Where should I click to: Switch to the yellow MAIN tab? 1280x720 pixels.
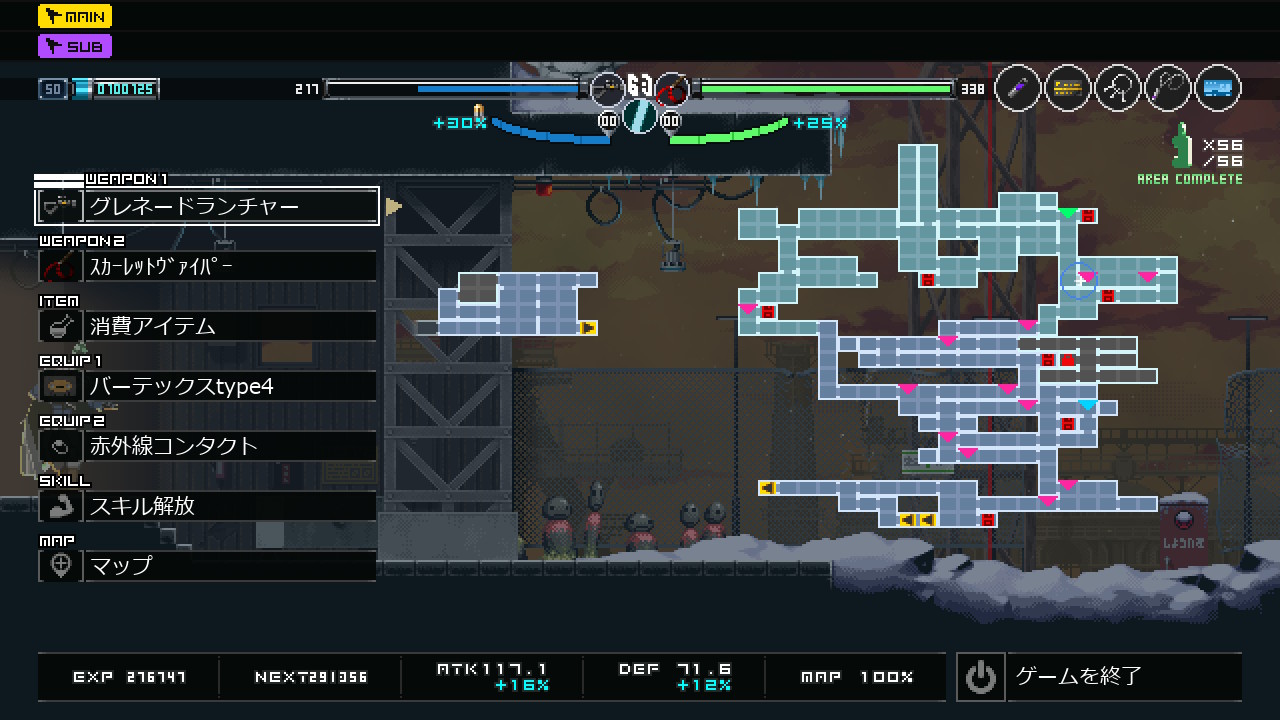(x=75, y=16)
